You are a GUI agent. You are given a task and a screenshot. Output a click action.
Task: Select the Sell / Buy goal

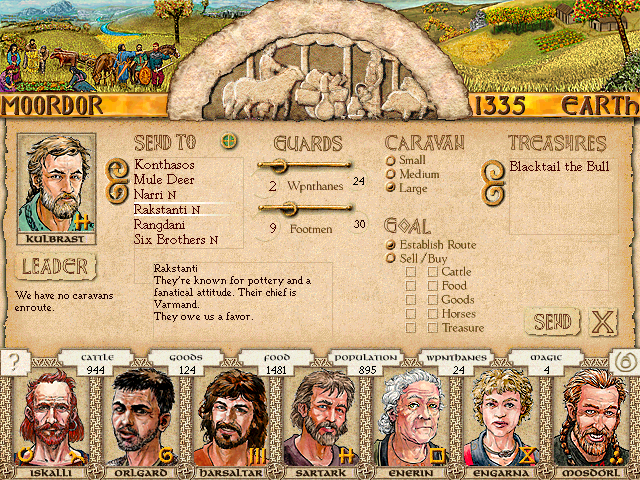391,259
